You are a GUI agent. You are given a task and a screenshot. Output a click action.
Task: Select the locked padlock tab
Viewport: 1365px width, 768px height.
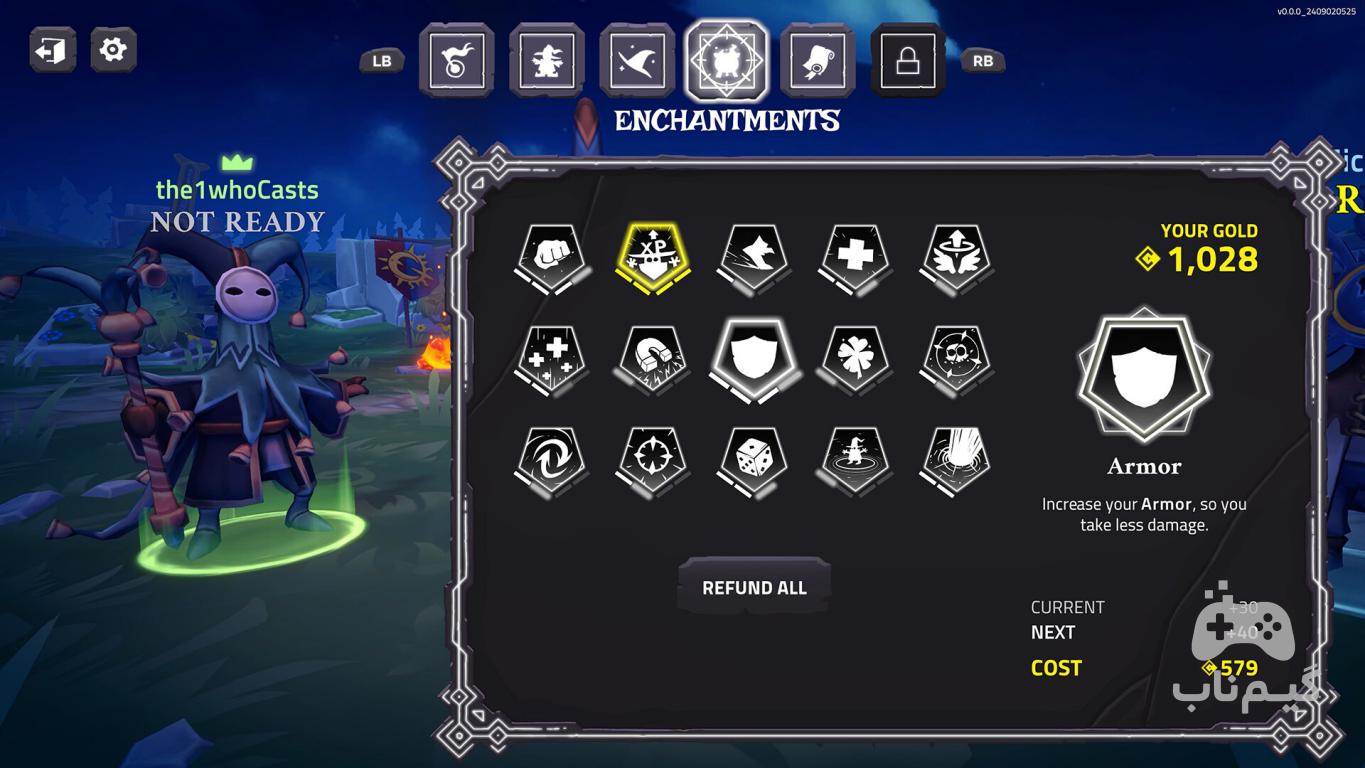click(x=907, y=61)
